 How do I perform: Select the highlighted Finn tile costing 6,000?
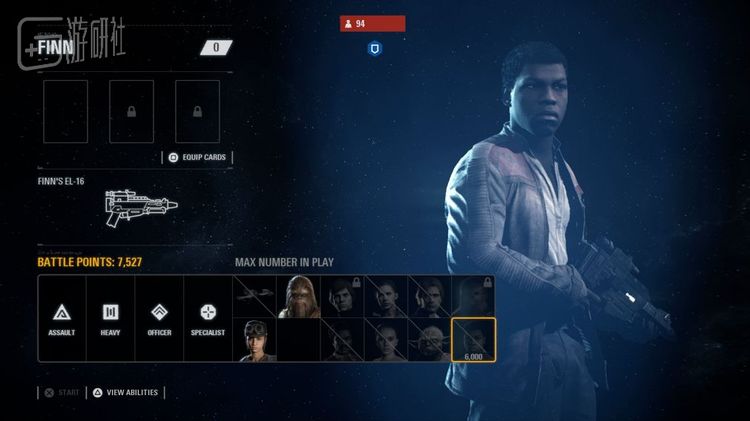coord(472,340)
